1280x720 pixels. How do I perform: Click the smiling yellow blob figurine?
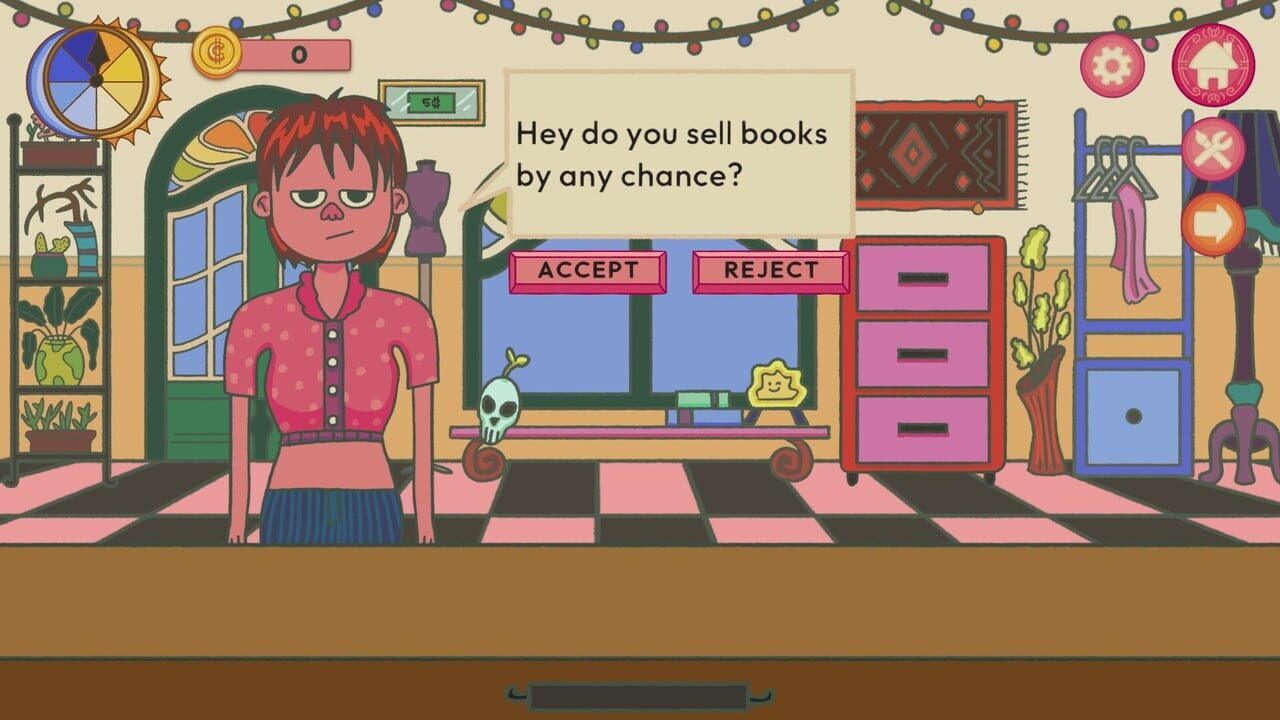click(x=779, y=382)
